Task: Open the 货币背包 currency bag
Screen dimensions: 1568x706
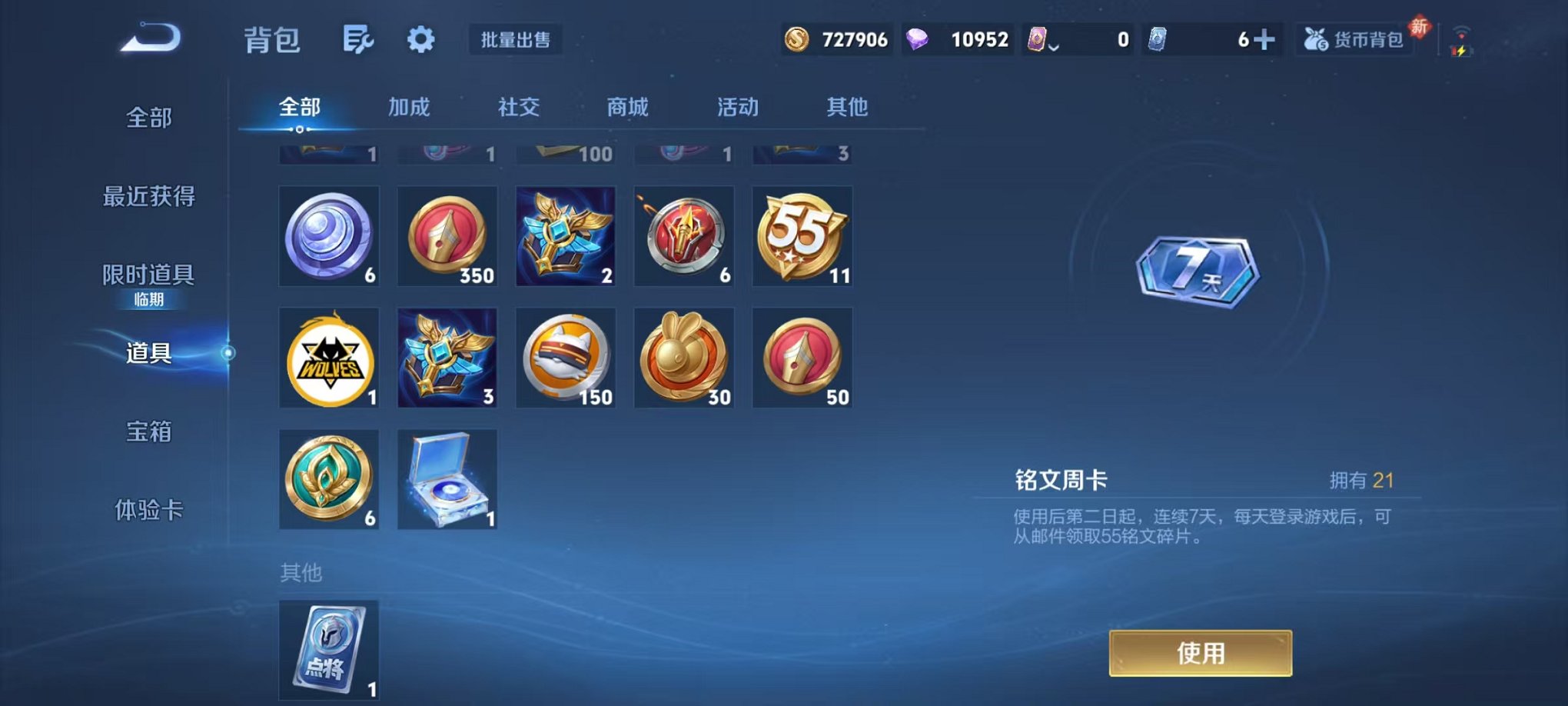Action: 1356,40
